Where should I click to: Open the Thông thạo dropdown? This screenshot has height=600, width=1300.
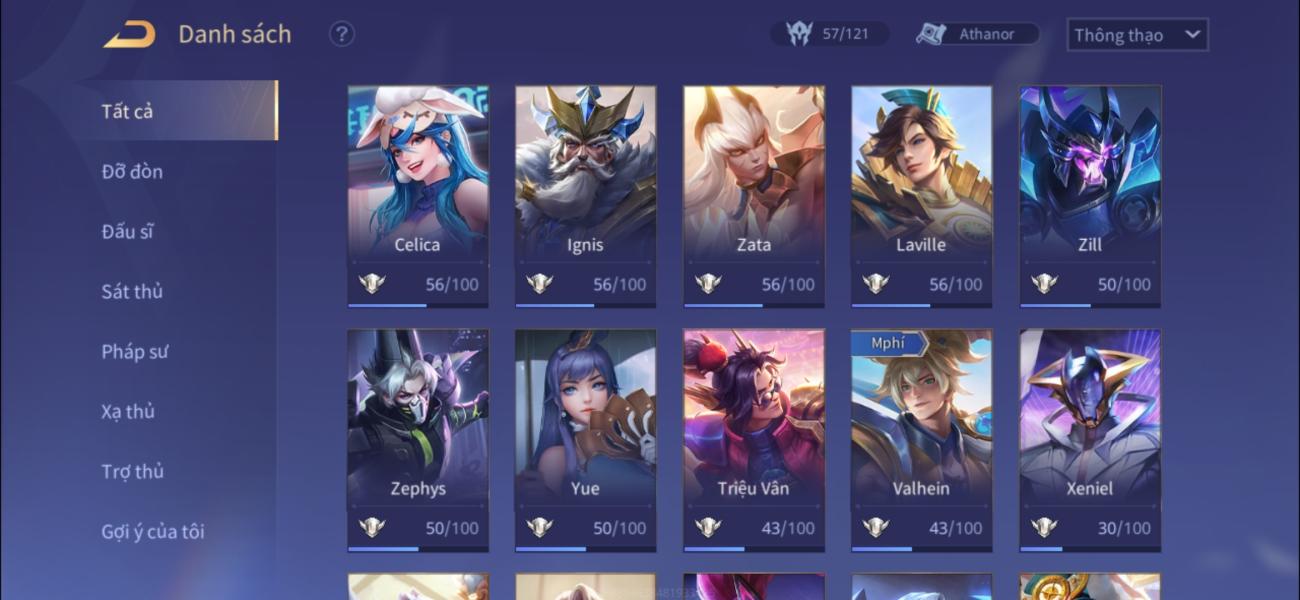click(1137, 35)
